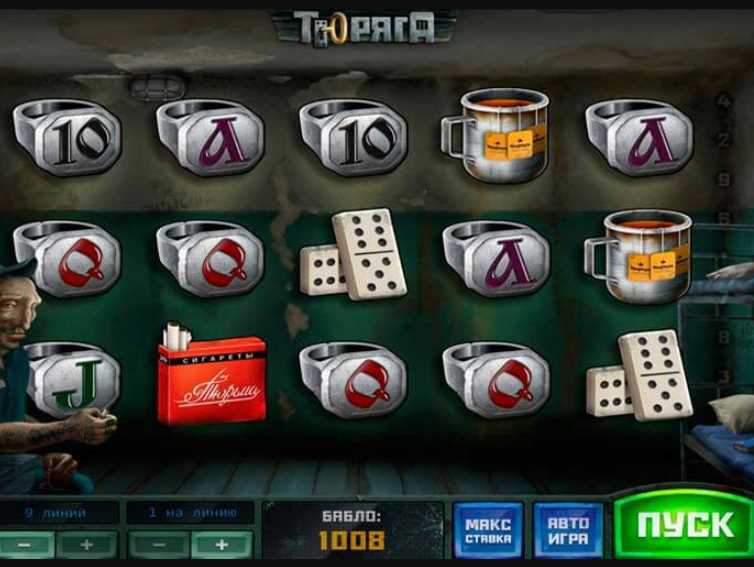The image size is (754, 567).
Task: Raise the bet per line with plus
Action: tap(221, 545)
